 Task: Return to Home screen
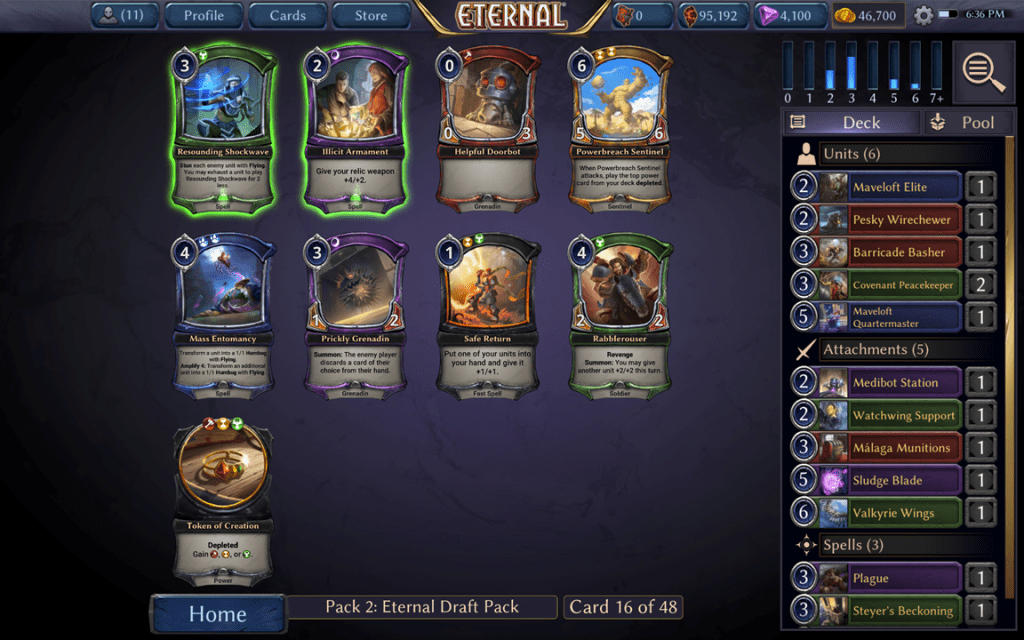(x=217, y=611)
